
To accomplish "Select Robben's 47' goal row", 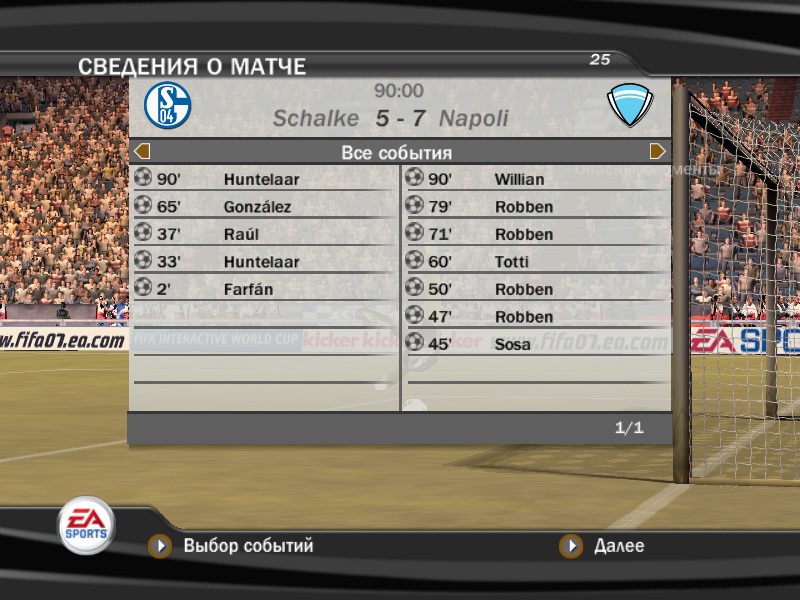I will coord(536,316).
